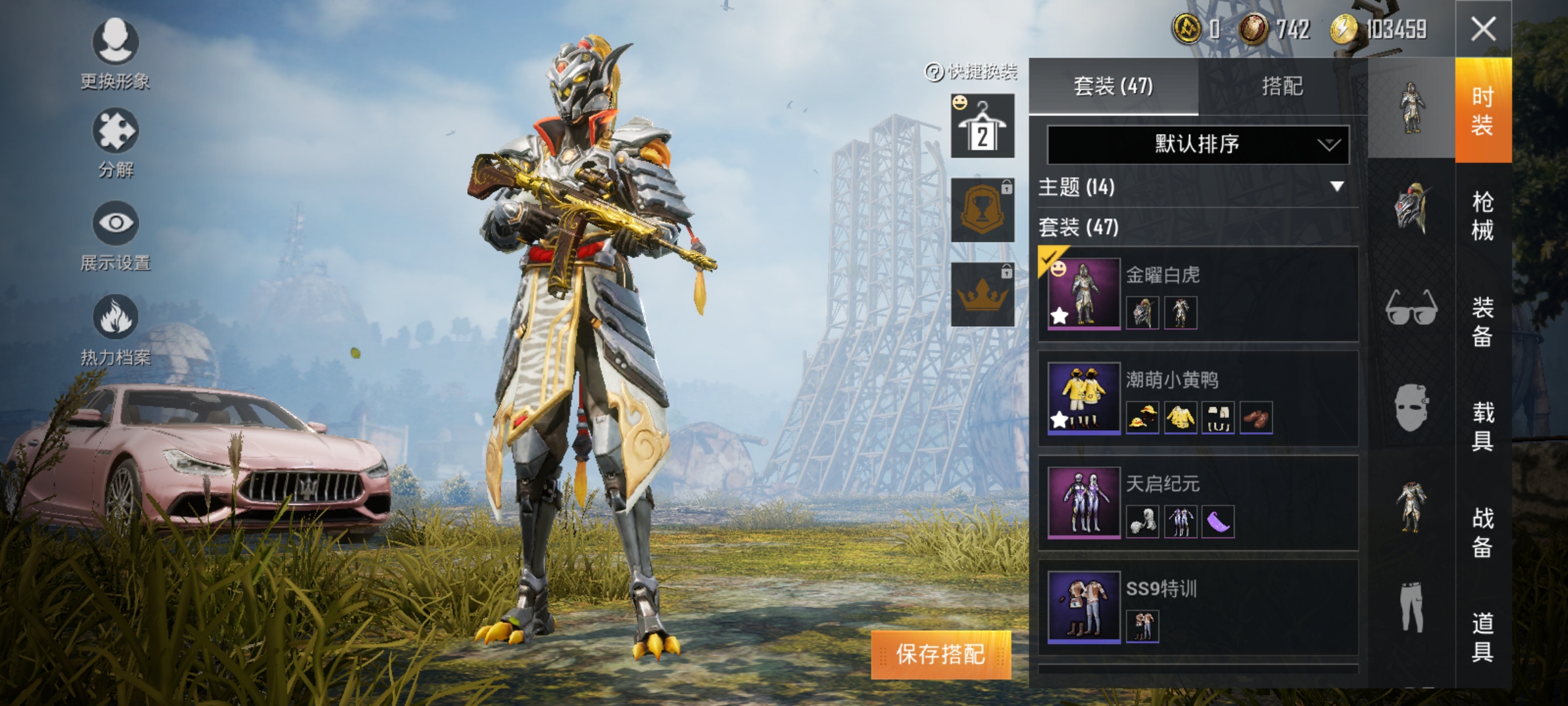
Task: Select the 套装 (47) tab
Action: pyautogui.click(x=1113, y=86)
